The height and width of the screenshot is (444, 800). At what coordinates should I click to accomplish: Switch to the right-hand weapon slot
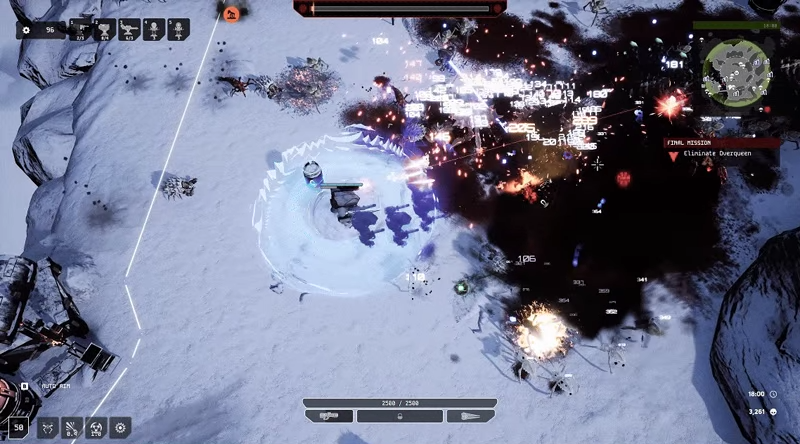coord(470,415)
